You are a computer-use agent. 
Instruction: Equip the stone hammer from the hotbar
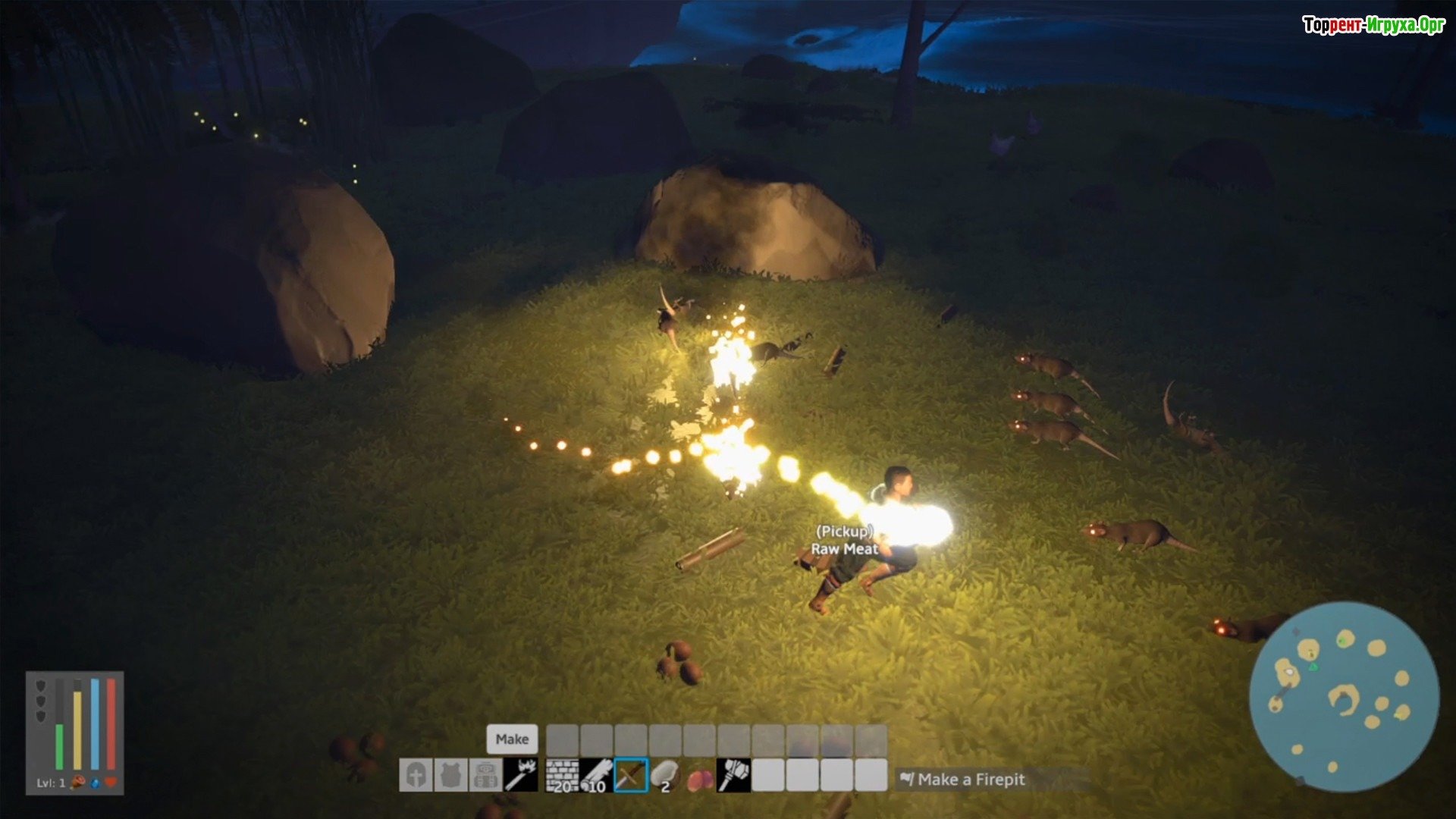click(x=734, y=776)
